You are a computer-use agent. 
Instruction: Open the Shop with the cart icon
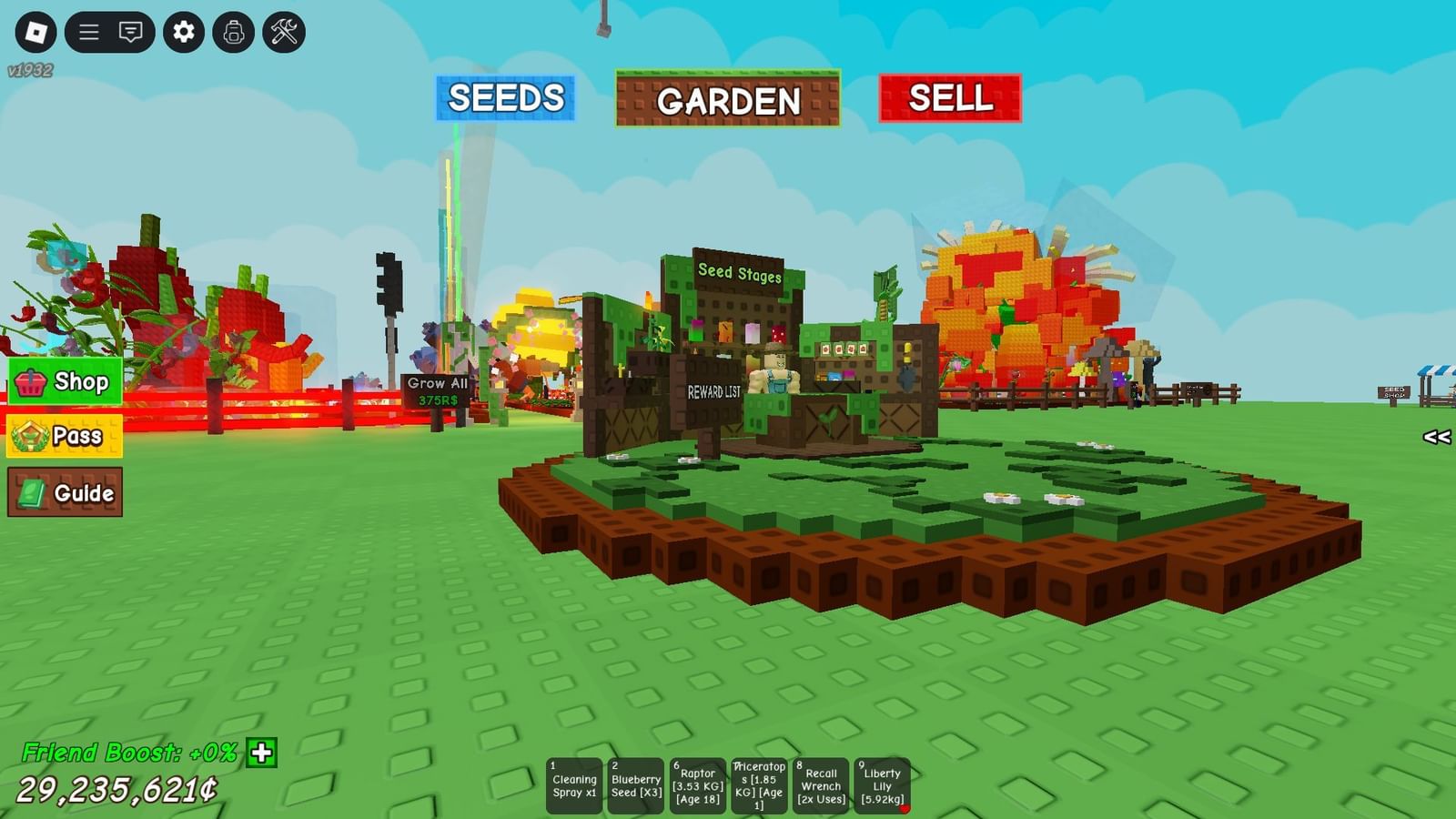[64, 381]
